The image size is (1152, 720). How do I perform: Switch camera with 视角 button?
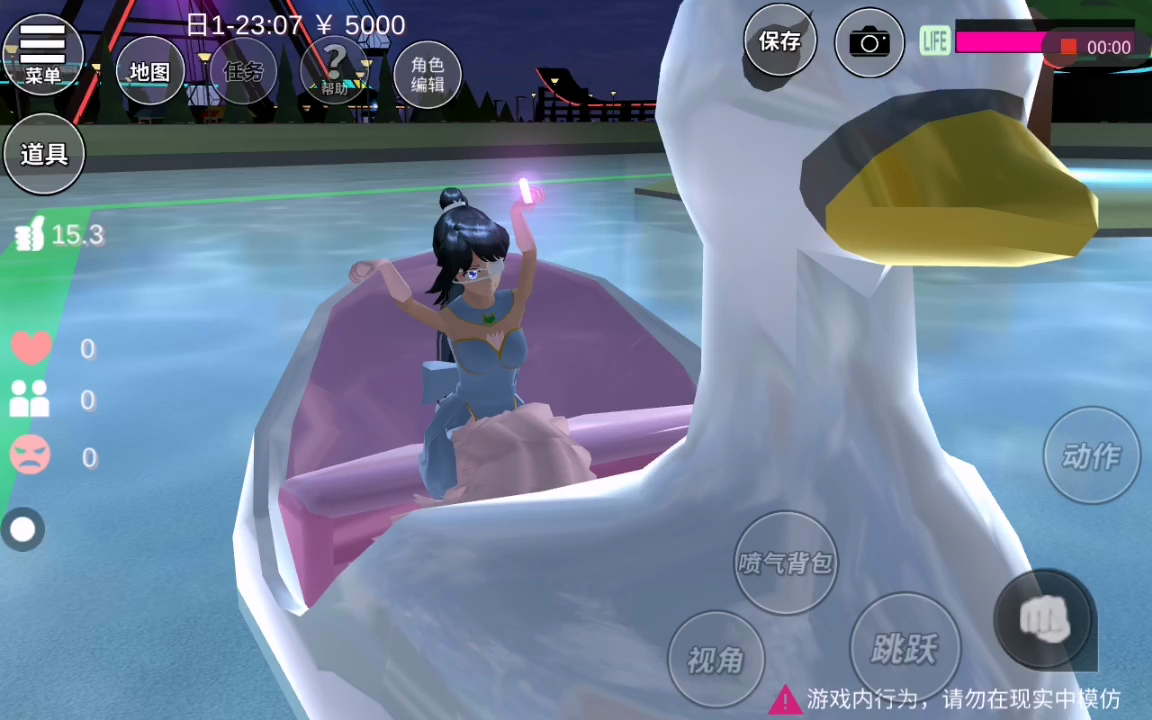point(716,659)
